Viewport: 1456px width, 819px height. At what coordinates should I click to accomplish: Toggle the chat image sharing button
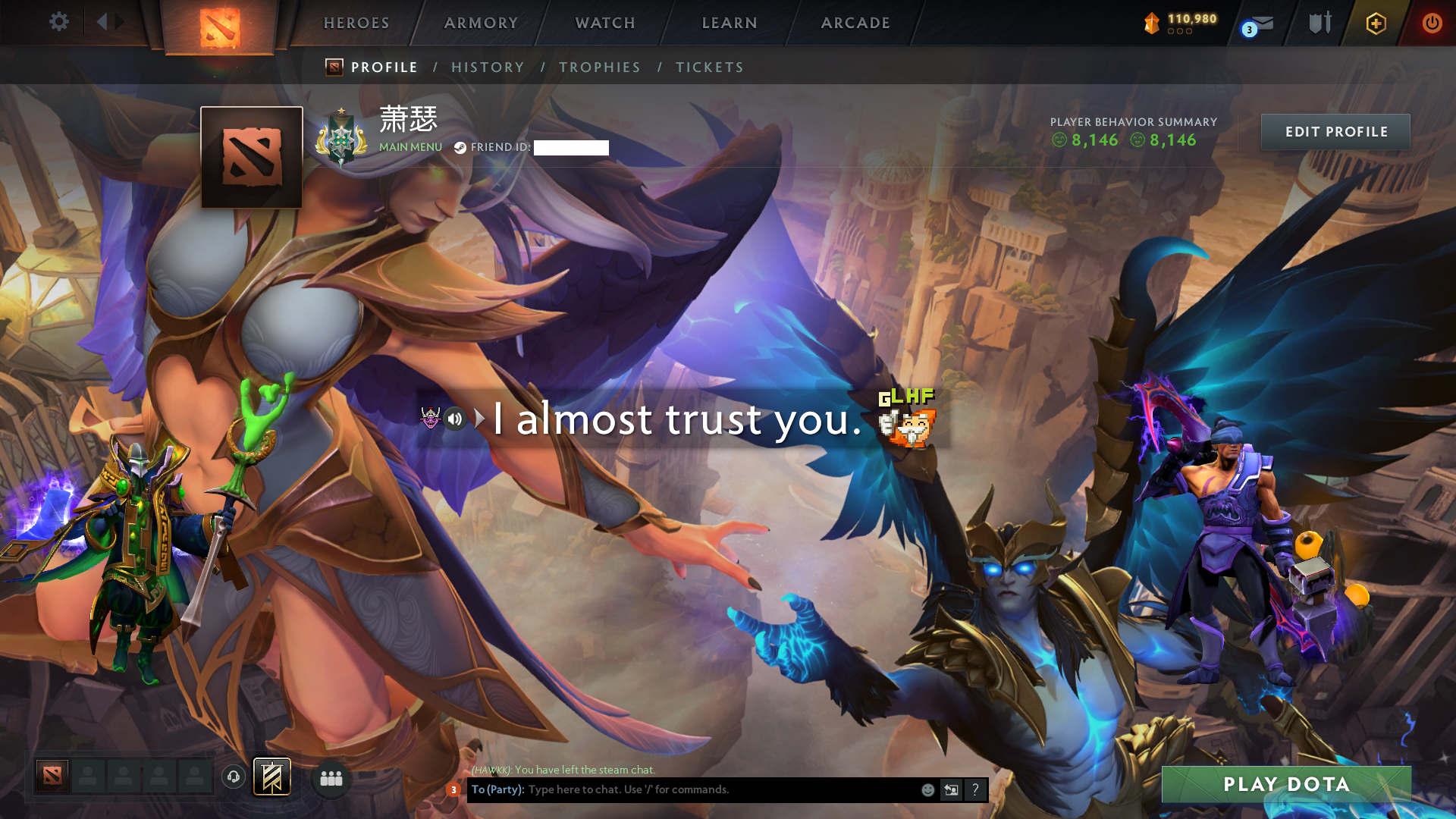pyautogui.click(x=951, y=789)
